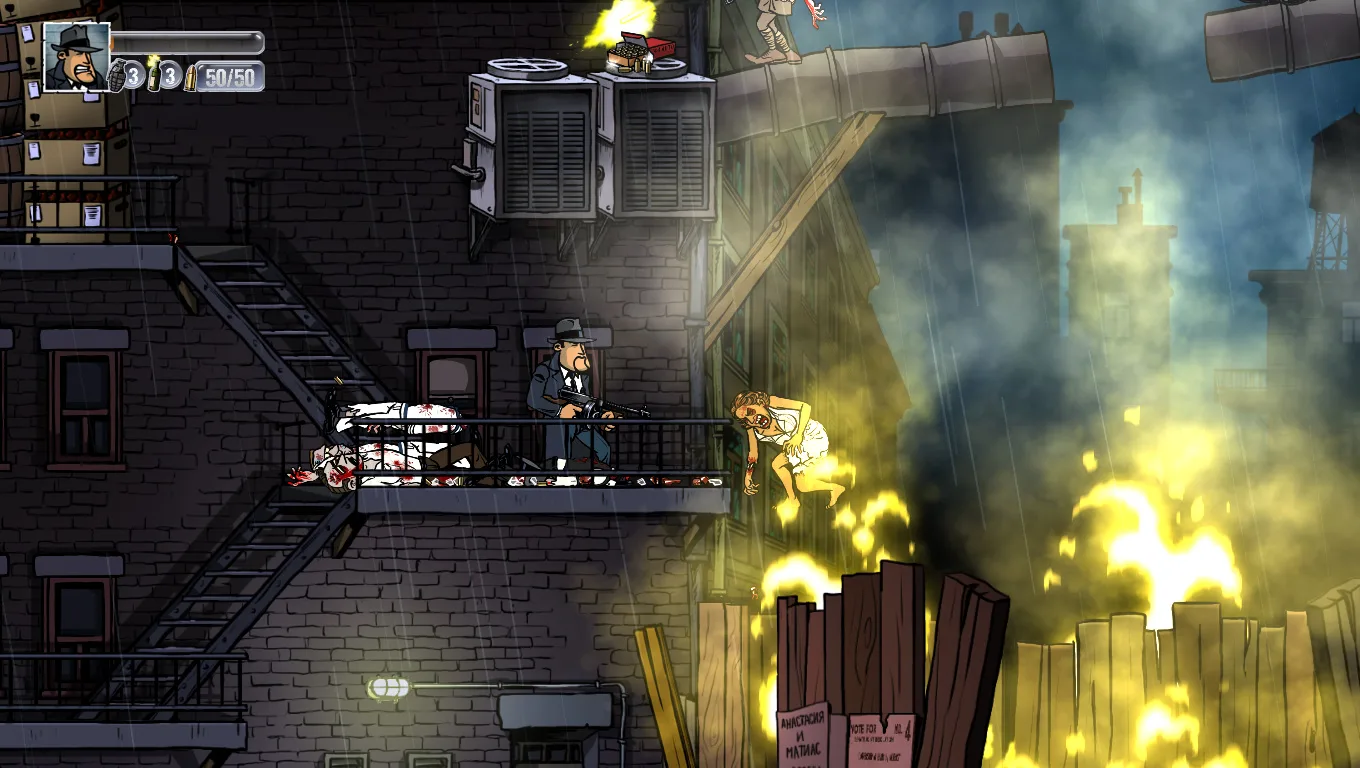Click the ammo crate on the rooftop
The height and width of the screenshot is (768, 1360).
click(625, 52)
